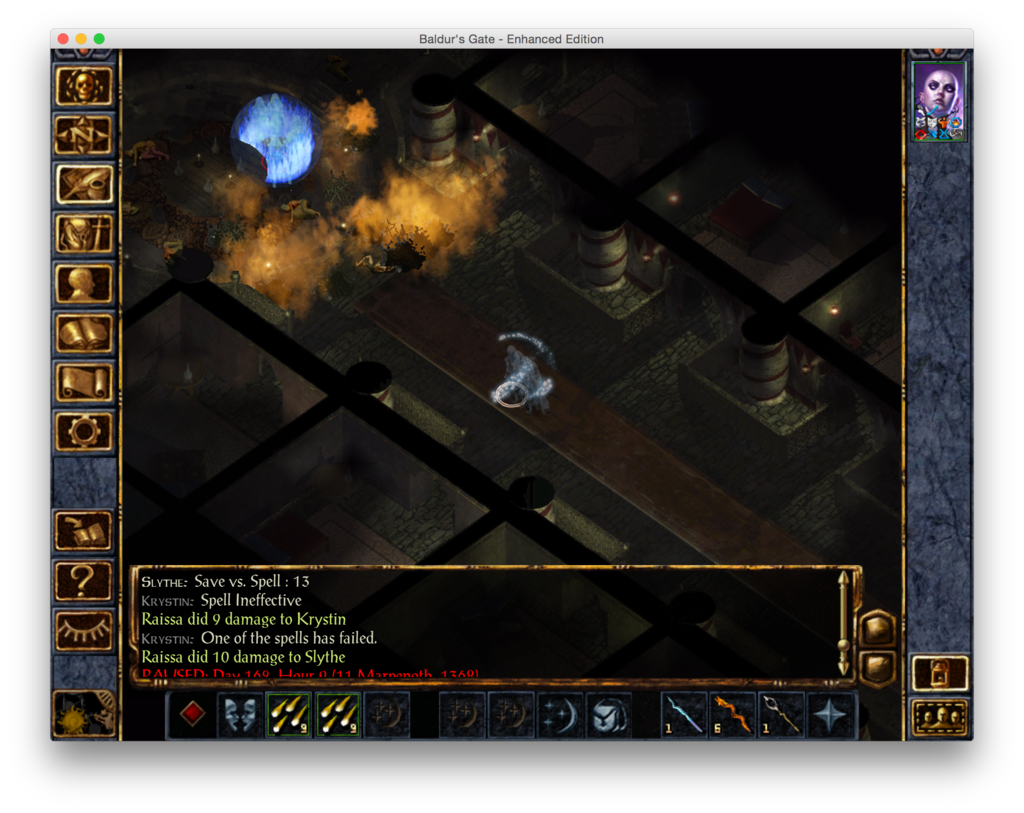Click the sun and moon game clock
The width and height of the screenshot is (1024, 813).
tap(84, 713)
